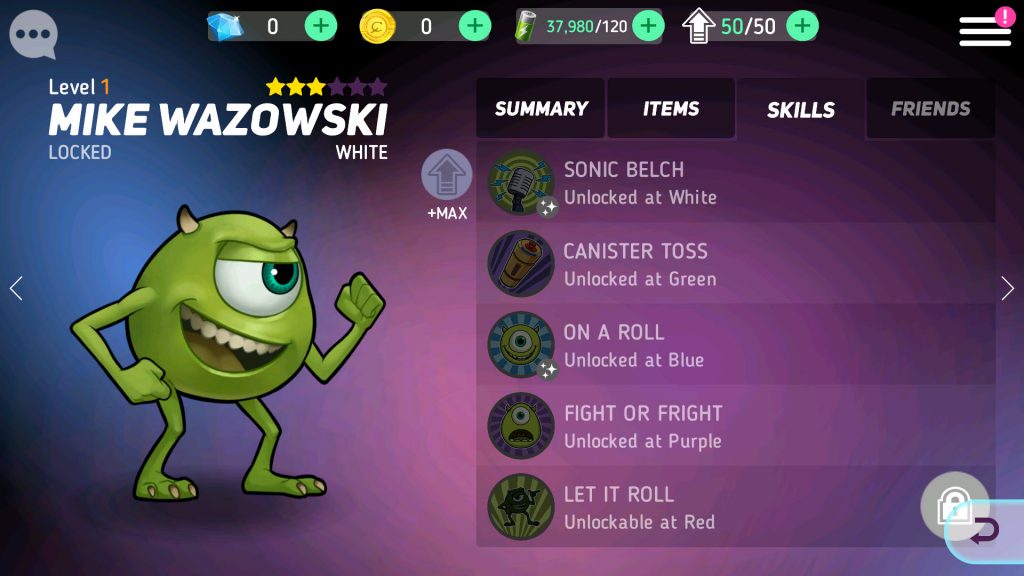1024x576 pixels.
Task: Go to next hero with right arrow
Action: tap(1007, 289)
